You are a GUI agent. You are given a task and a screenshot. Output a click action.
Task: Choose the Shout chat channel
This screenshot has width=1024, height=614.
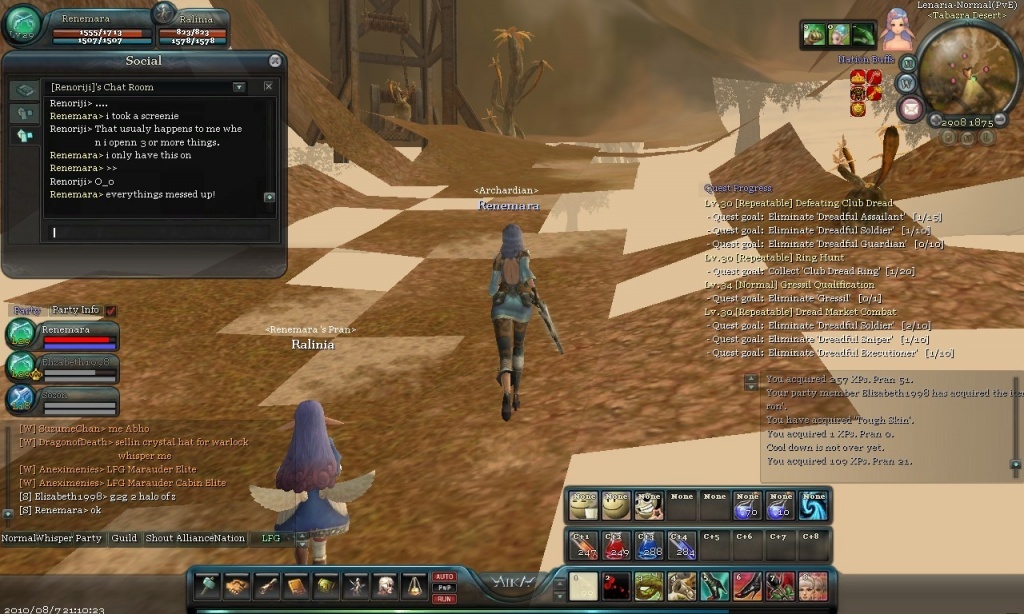point(159,538)
